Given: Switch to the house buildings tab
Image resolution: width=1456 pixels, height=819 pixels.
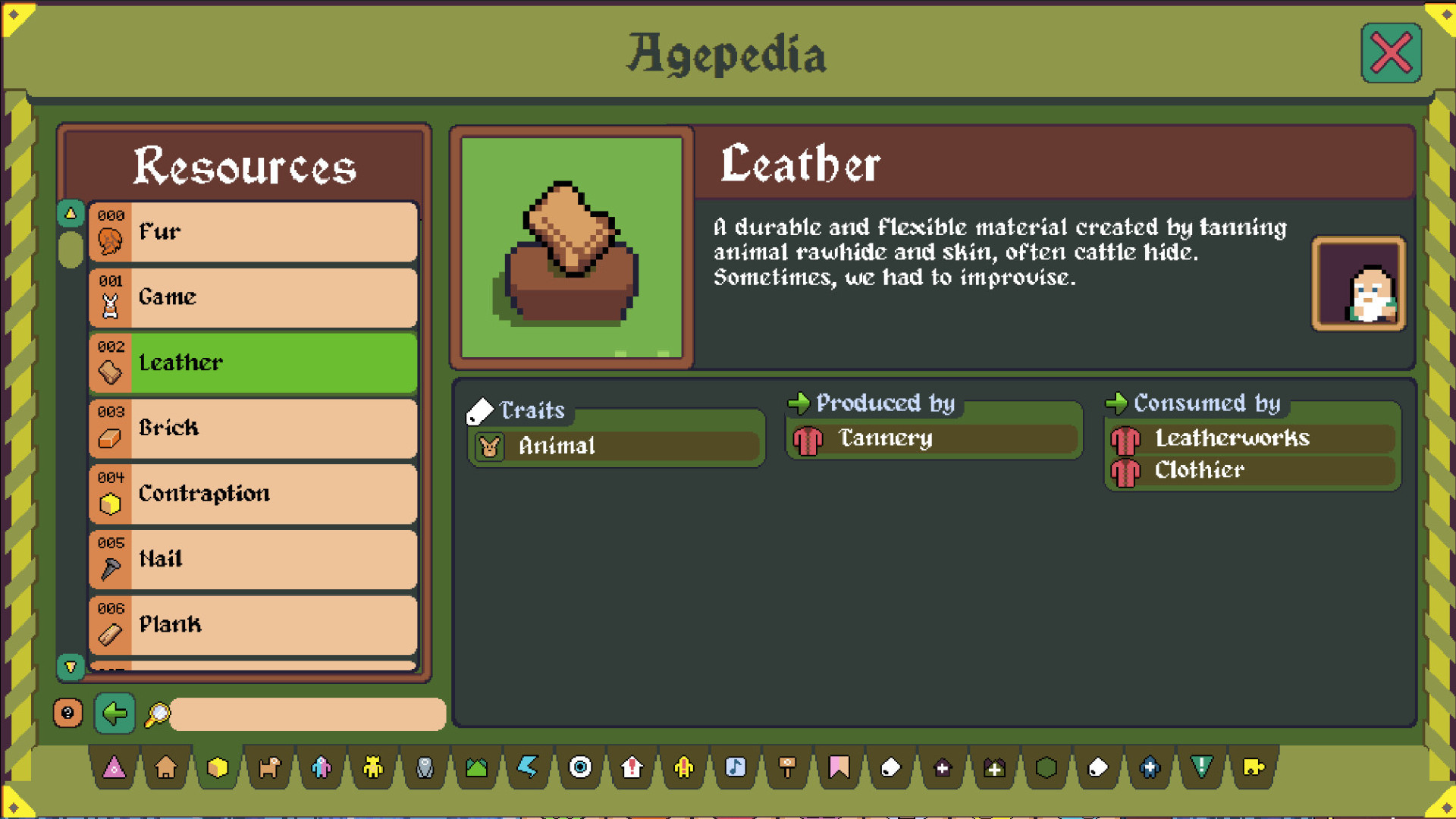Looking at the screenshot, I should [x=165, y=768].
